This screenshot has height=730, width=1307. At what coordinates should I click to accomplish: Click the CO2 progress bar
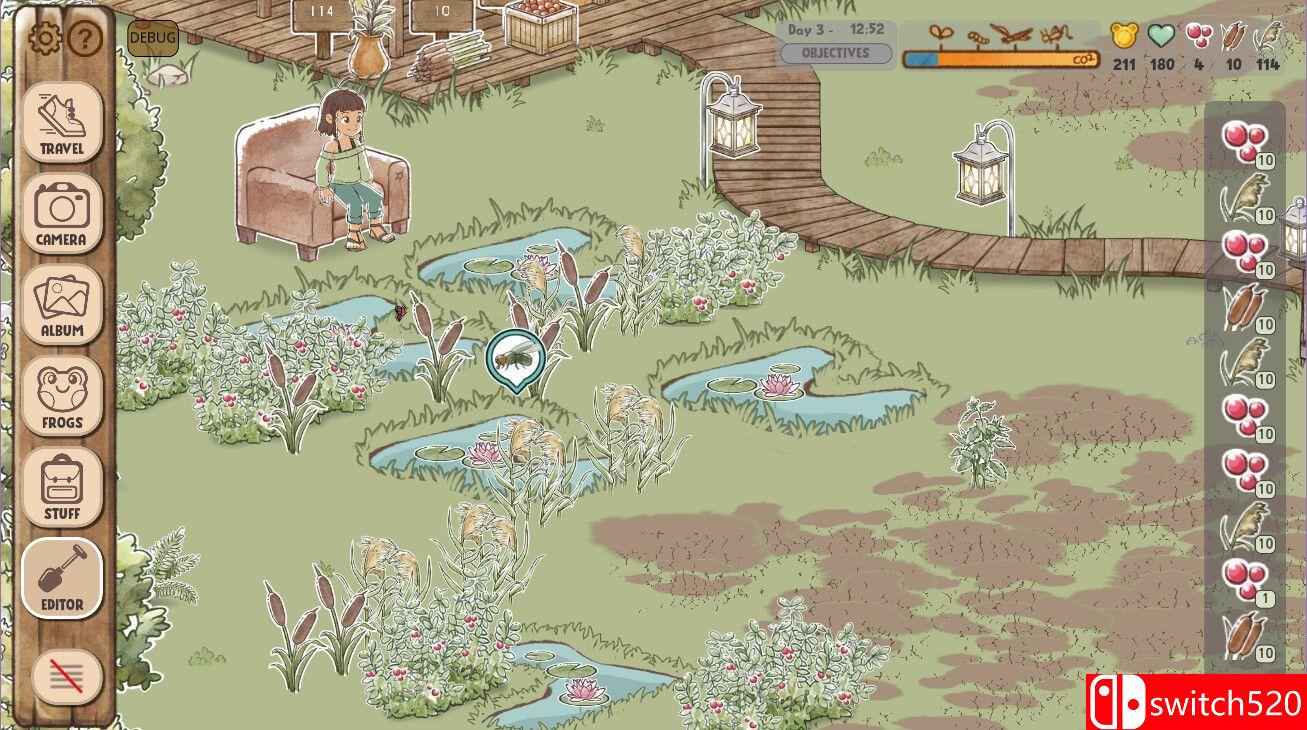[x=1000, y=57]
